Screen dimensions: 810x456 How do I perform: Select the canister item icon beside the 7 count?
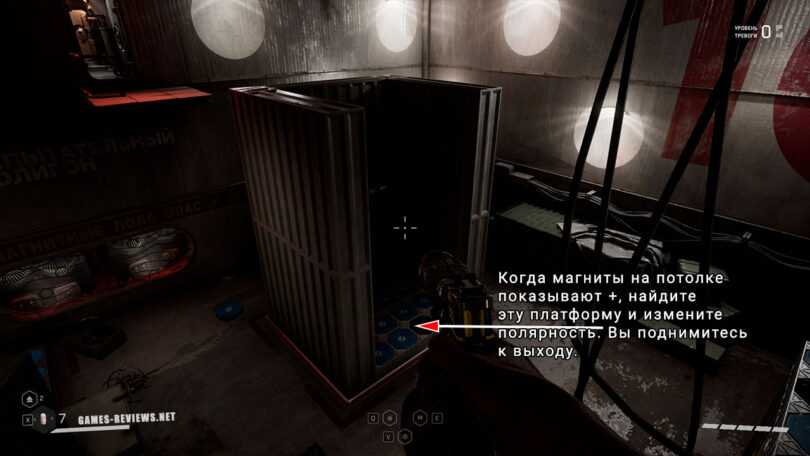coord(42,417)
